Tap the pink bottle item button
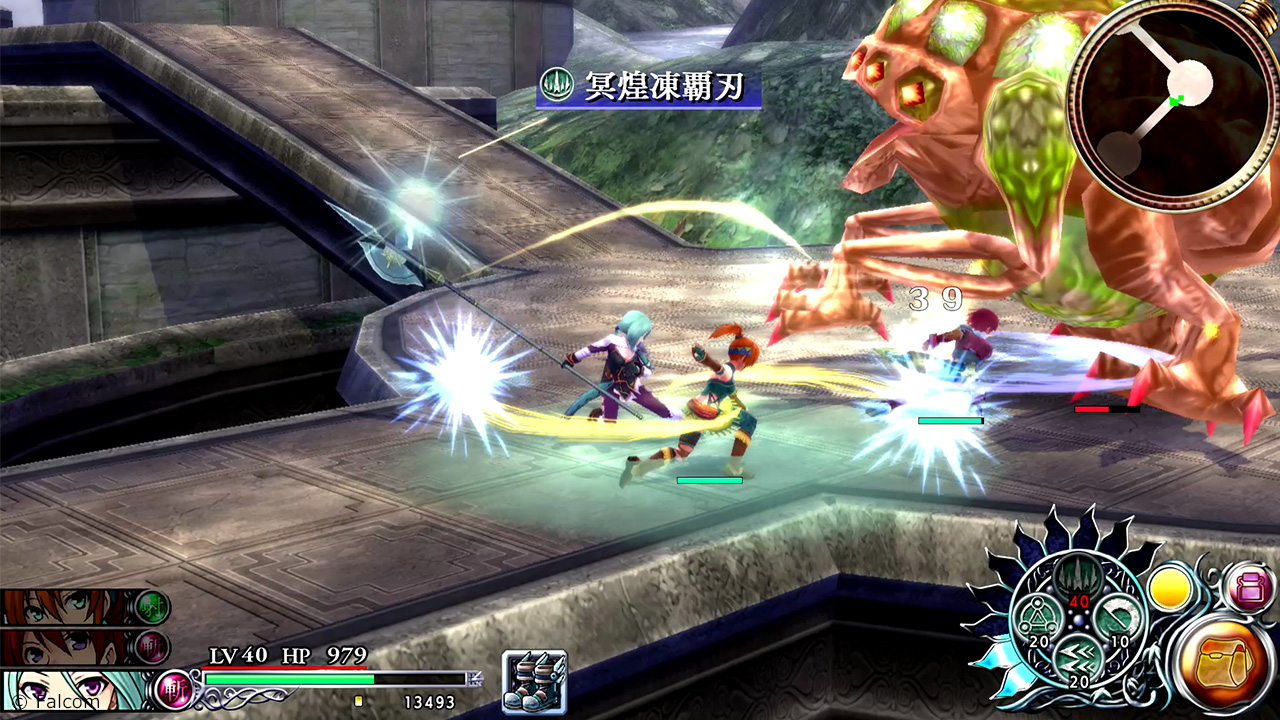 point(1248,586)
